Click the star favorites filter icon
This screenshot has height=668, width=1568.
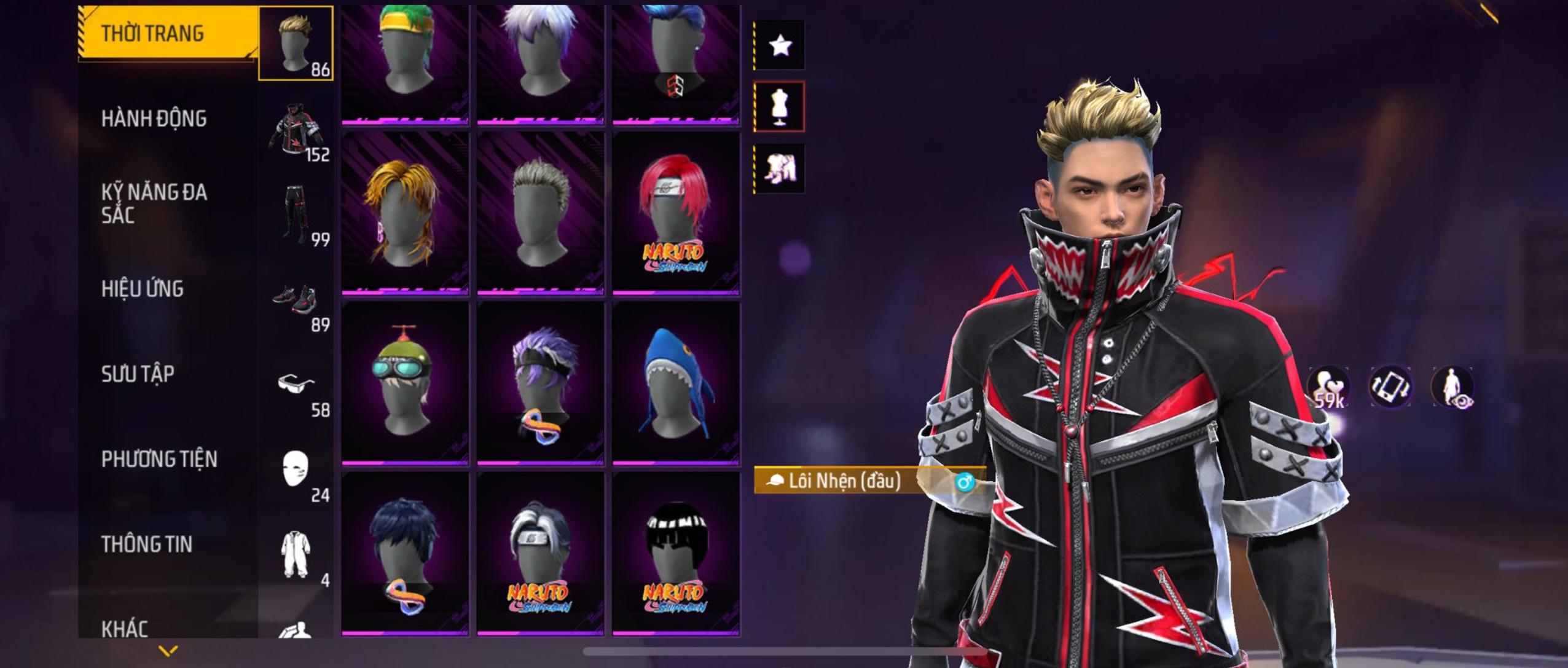pyautogui.click(x=780, y=45)
